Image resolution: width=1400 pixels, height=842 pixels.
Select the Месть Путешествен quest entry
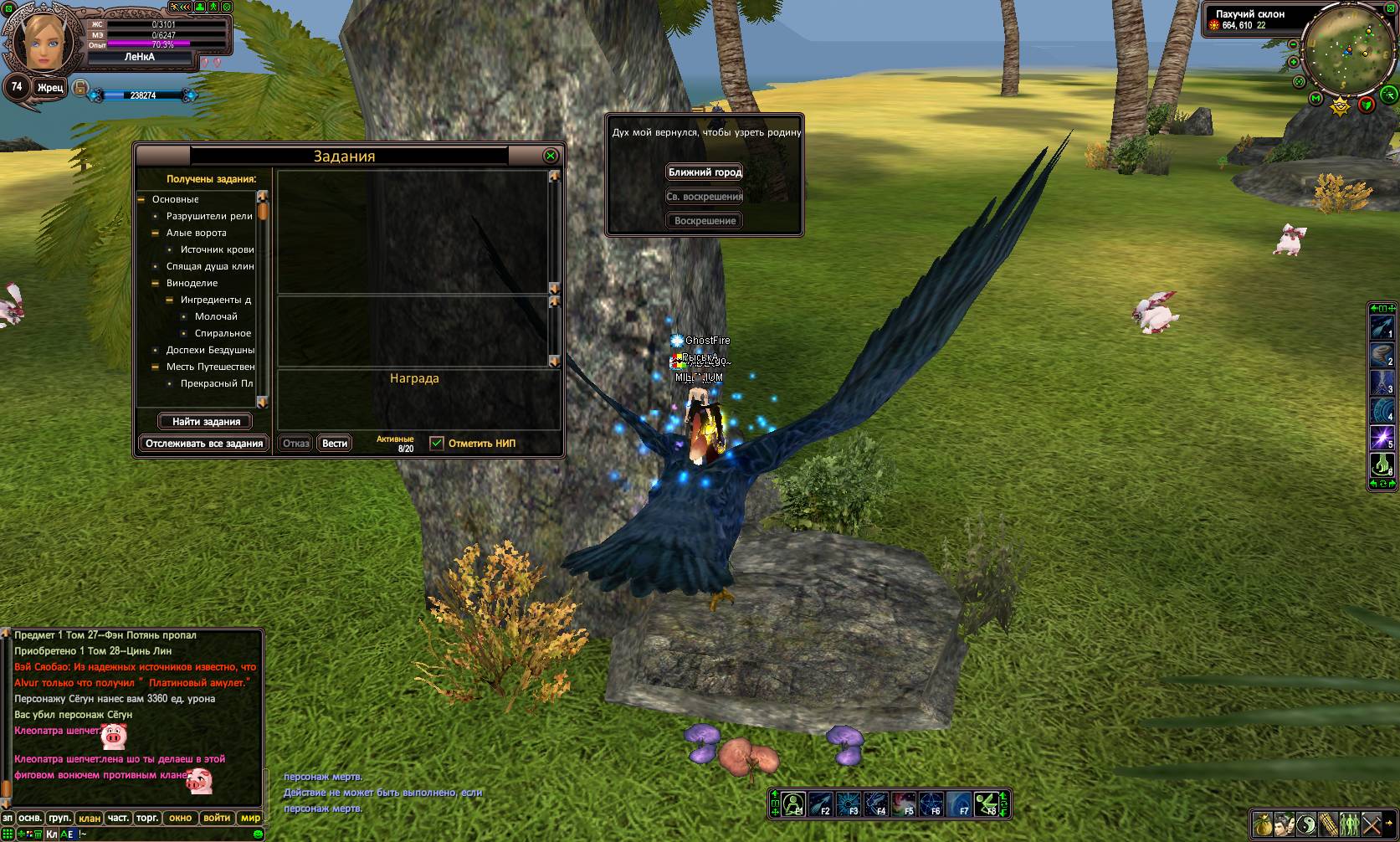tap(210, 367)
